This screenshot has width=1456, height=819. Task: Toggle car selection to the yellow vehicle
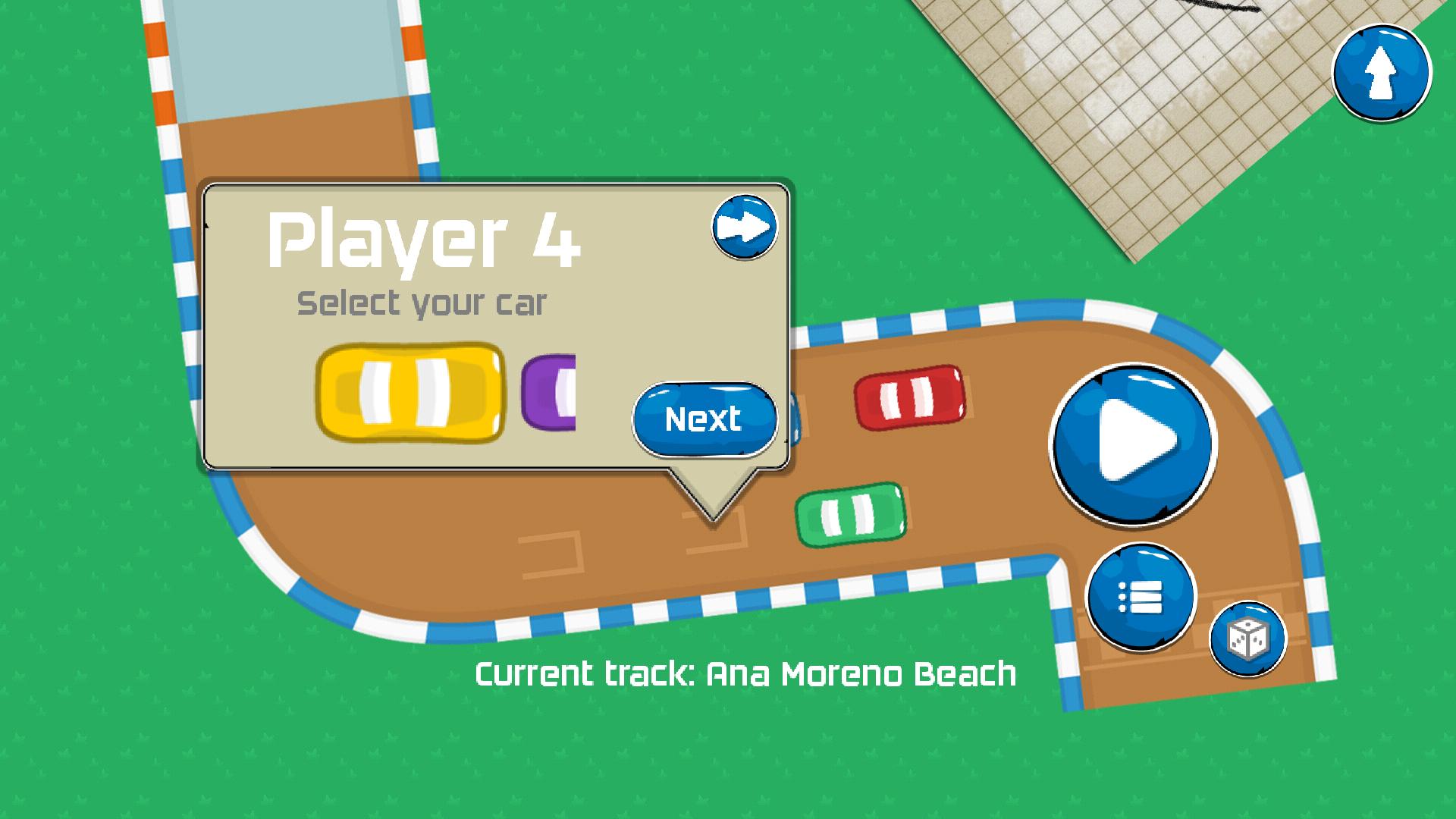pyautogui.click(x=412, y=393)
